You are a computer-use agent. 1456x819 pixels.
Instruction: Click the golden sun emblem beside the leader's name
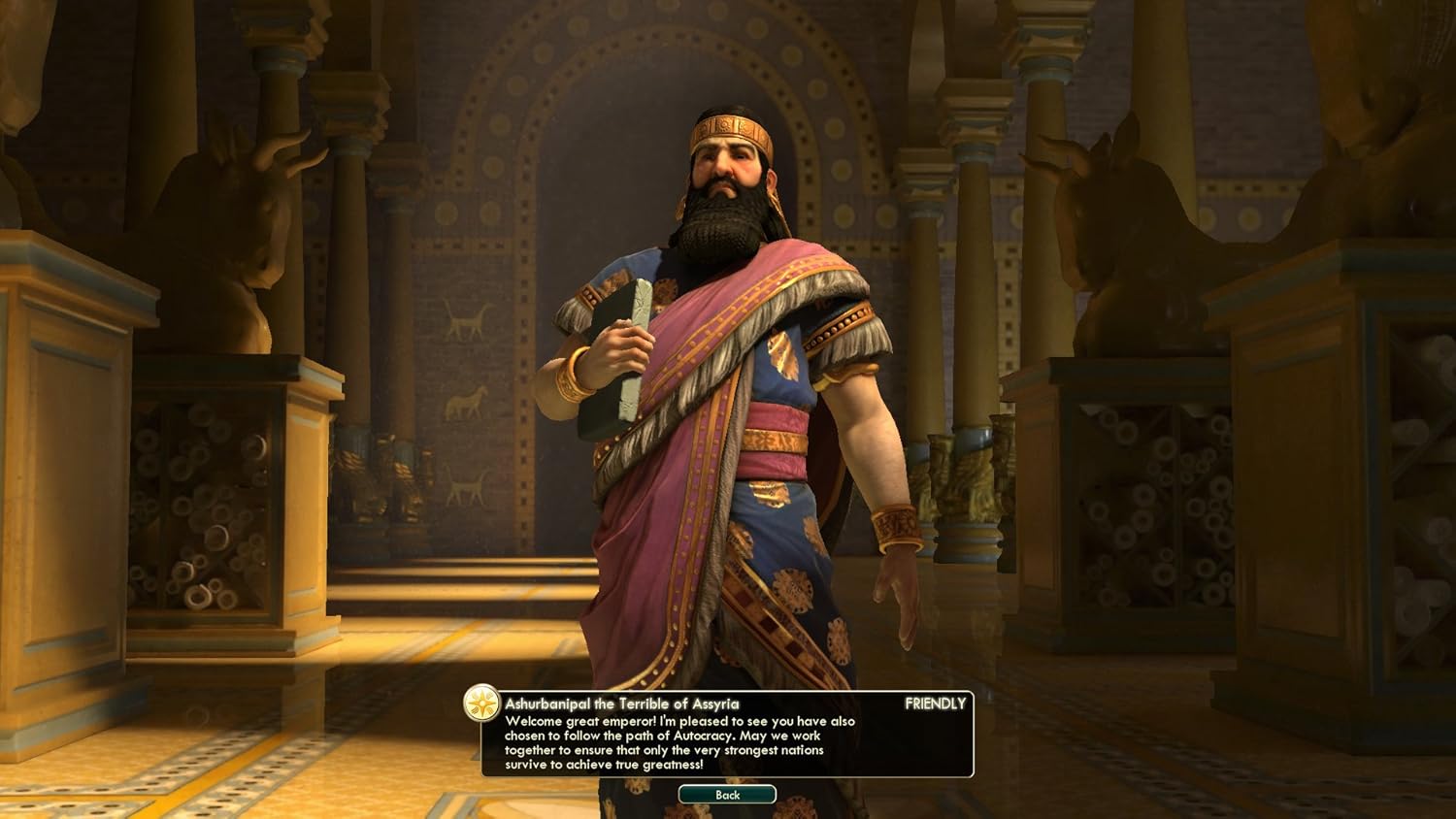pyautogui.click(x=480, y=703)
